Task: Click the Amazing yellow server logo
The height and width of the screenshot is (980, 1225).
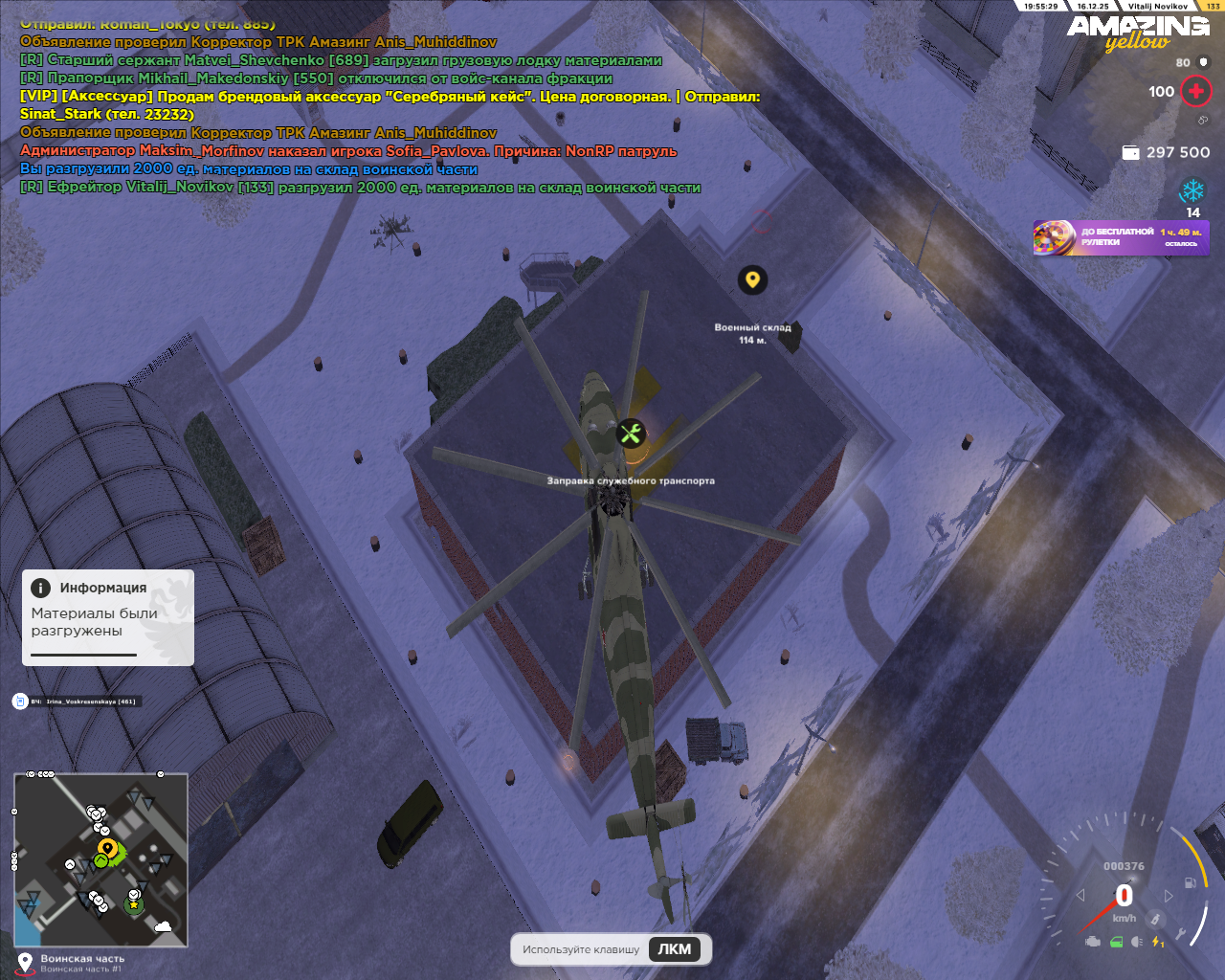Action: [1138, 33]
